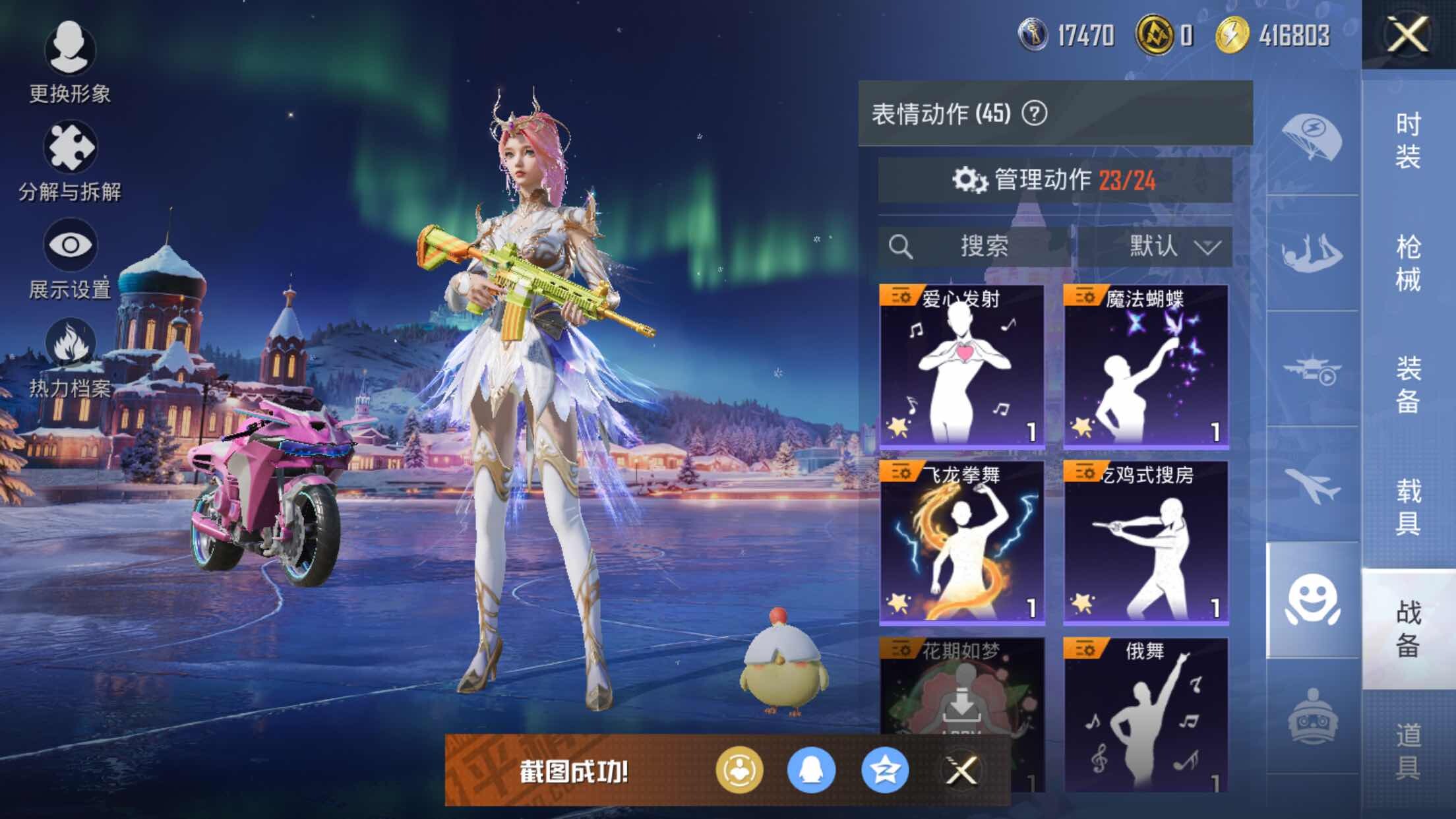The image size is (1456, 819).
Task: Switch to the 枪械 firearms tab
Action: (x=1408, y=262)
